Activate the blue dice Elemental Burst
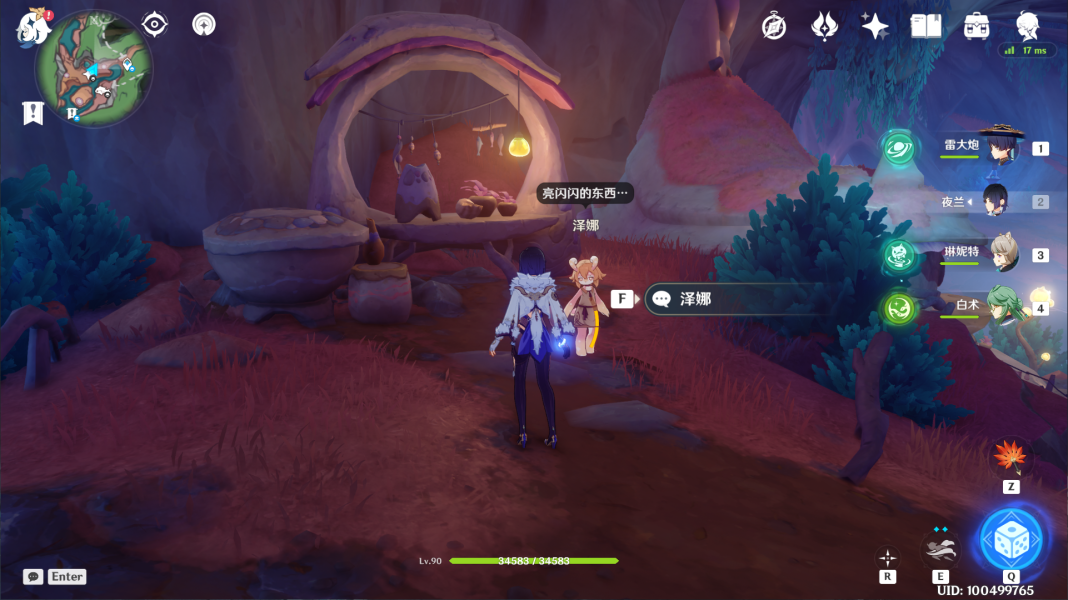Image resolution: width=1068 pixels, height=600 pixels. point(1011,539)
